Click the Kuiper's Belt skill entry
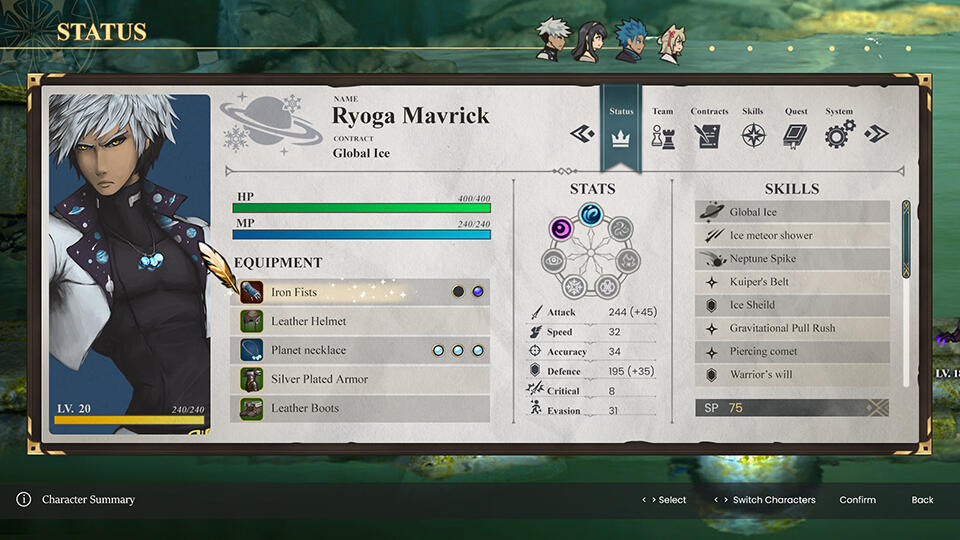 [x=792, y=282]
